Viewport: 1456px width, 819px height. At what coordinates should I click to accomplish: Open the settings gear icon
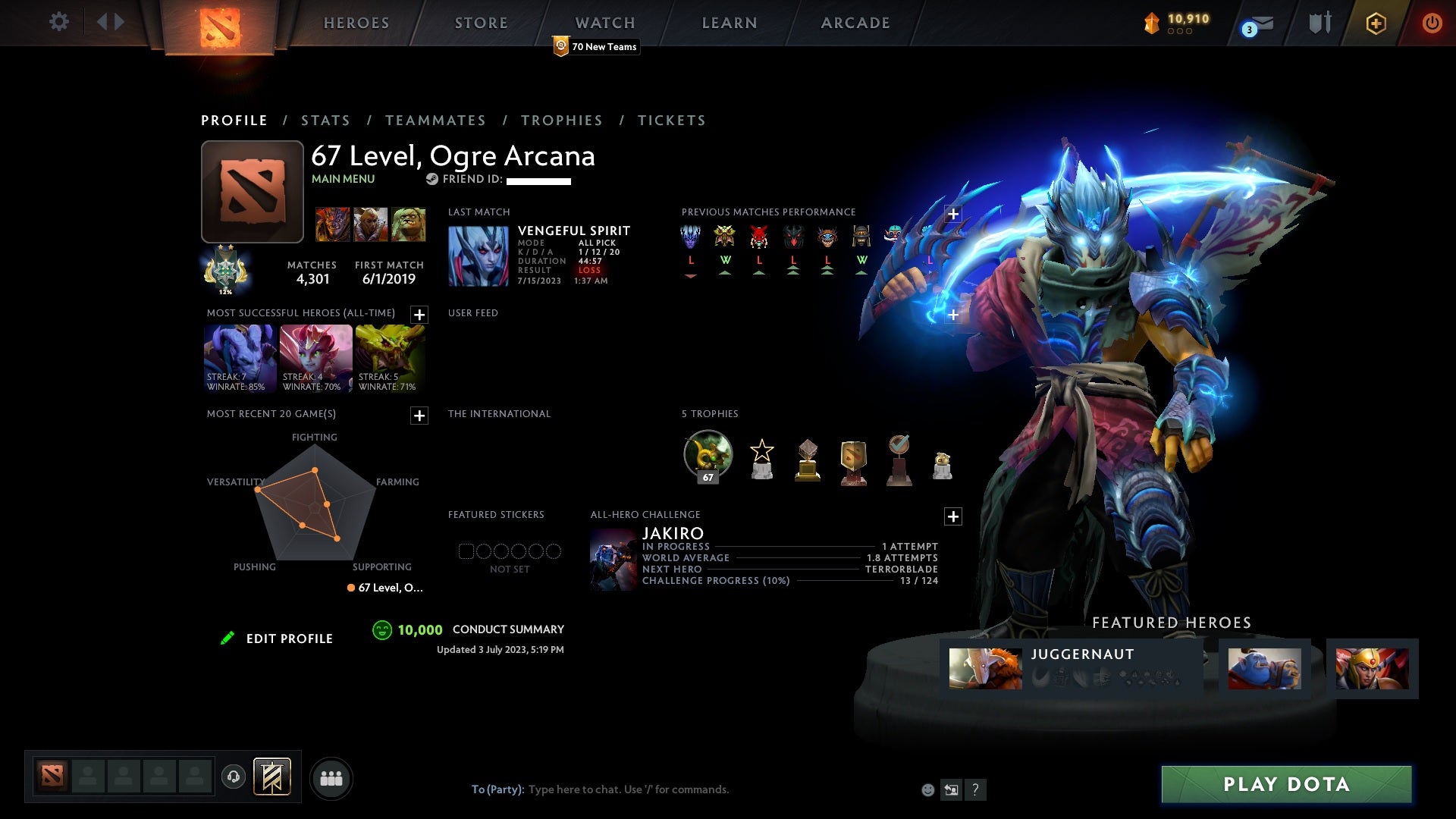pos(59,22)
